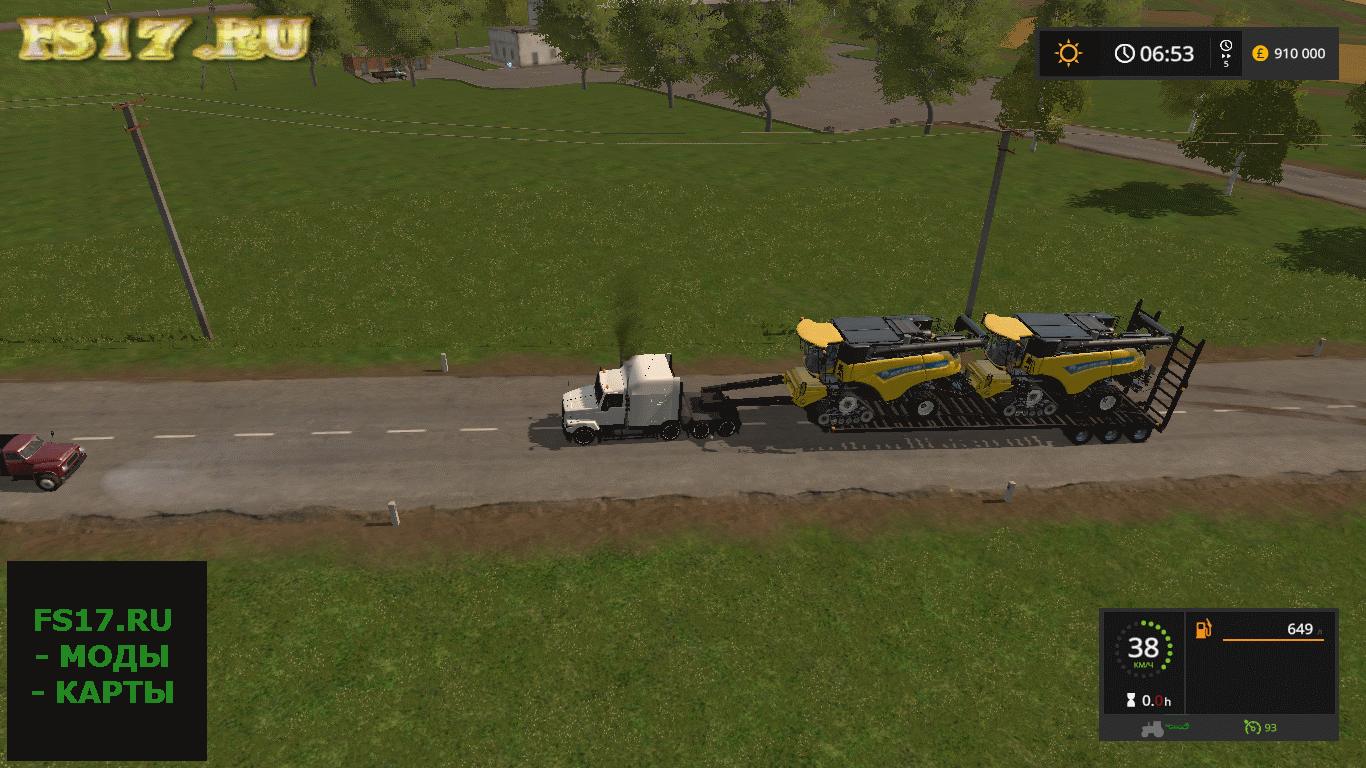
Task: Click the time acceleration fast-forward icon
Action: 1227,53
